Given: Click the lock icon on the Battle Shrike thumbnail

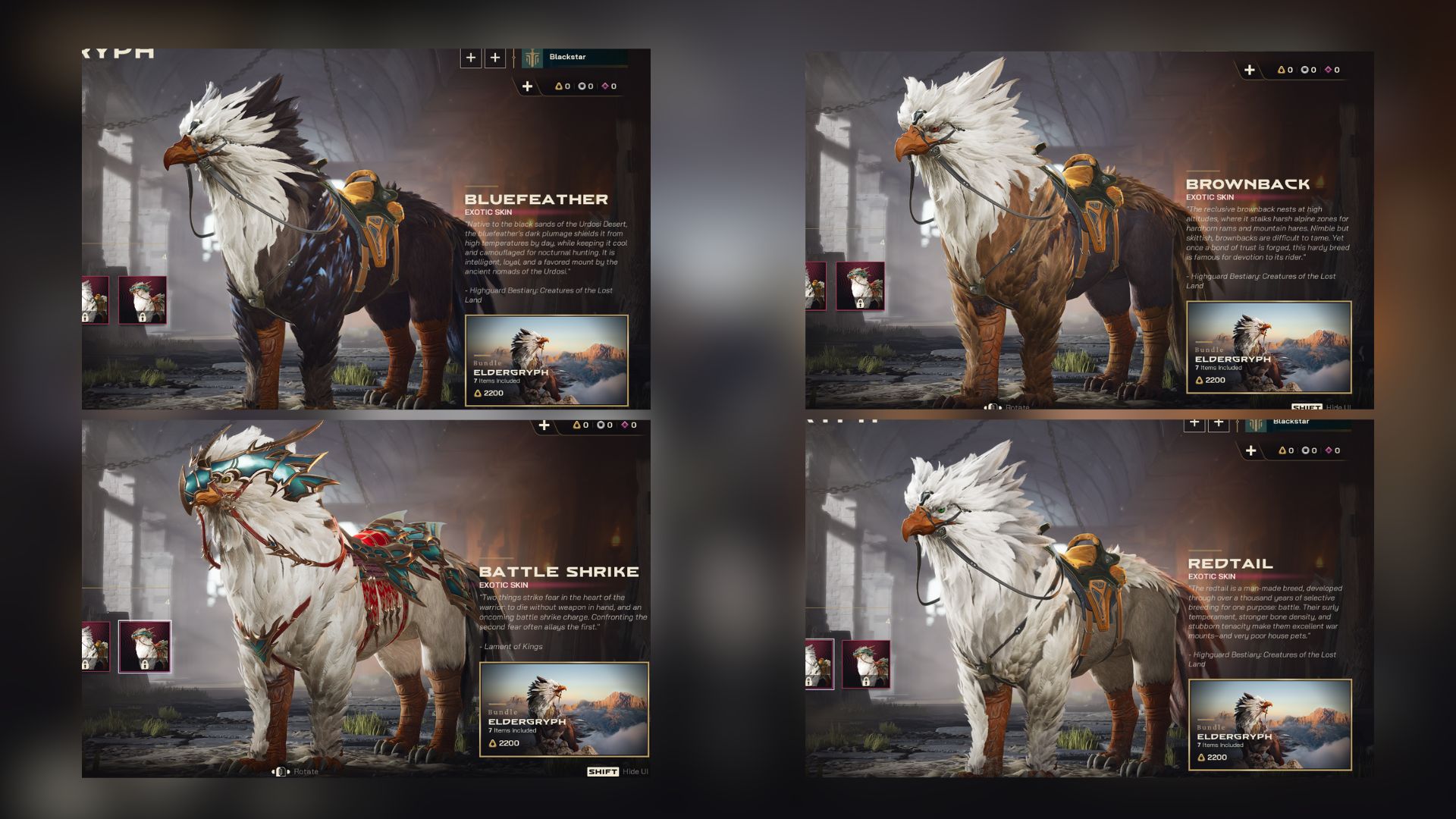Looking at the screenshot, I should point(145,664).
